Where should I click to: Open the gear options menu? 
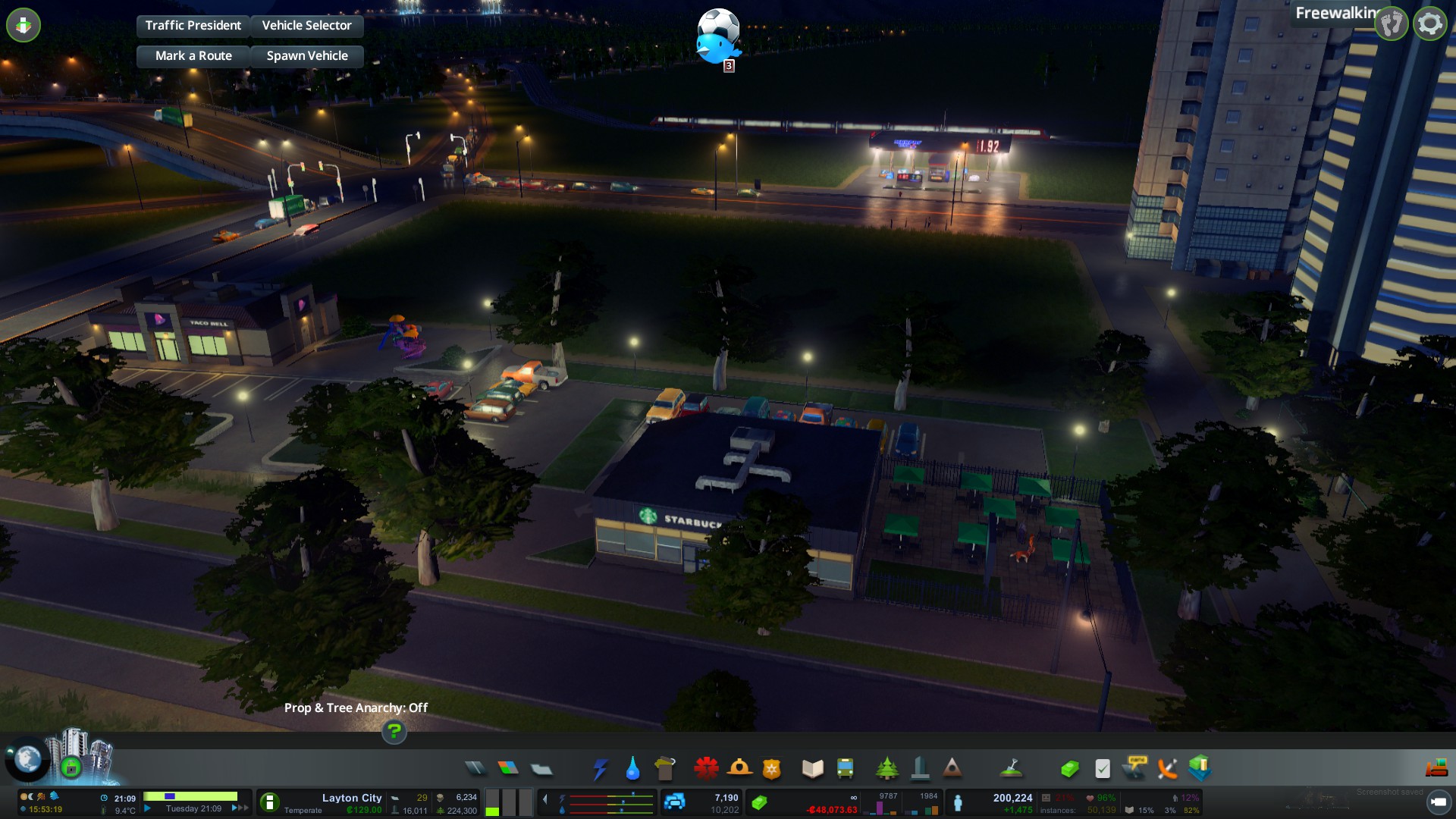[x=1429, y=24]
